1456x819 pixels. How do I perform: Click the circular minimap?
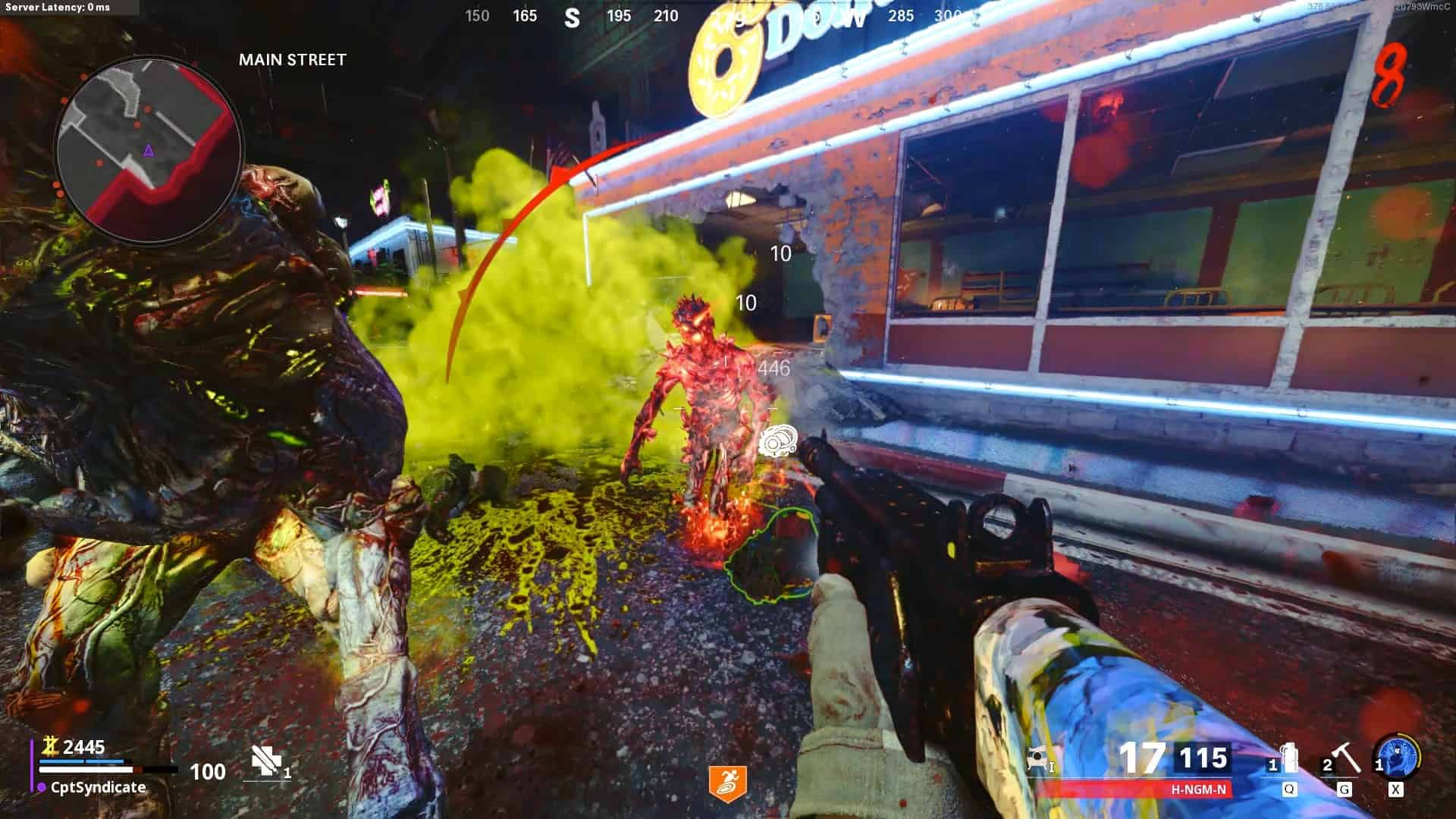(149, 149)
